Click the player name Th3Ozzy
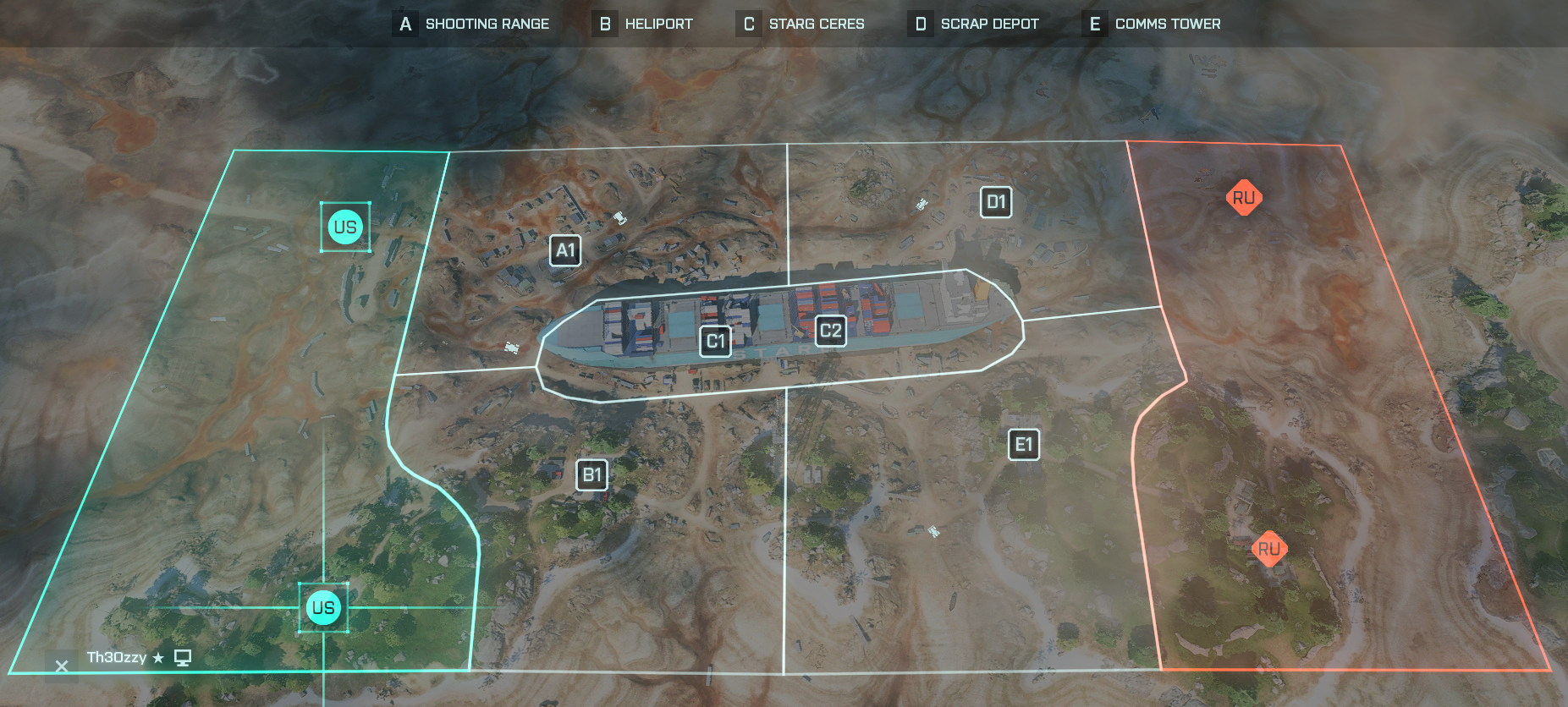The width and height of the screenshot is (1568, 707). click(x=116, y=655)
